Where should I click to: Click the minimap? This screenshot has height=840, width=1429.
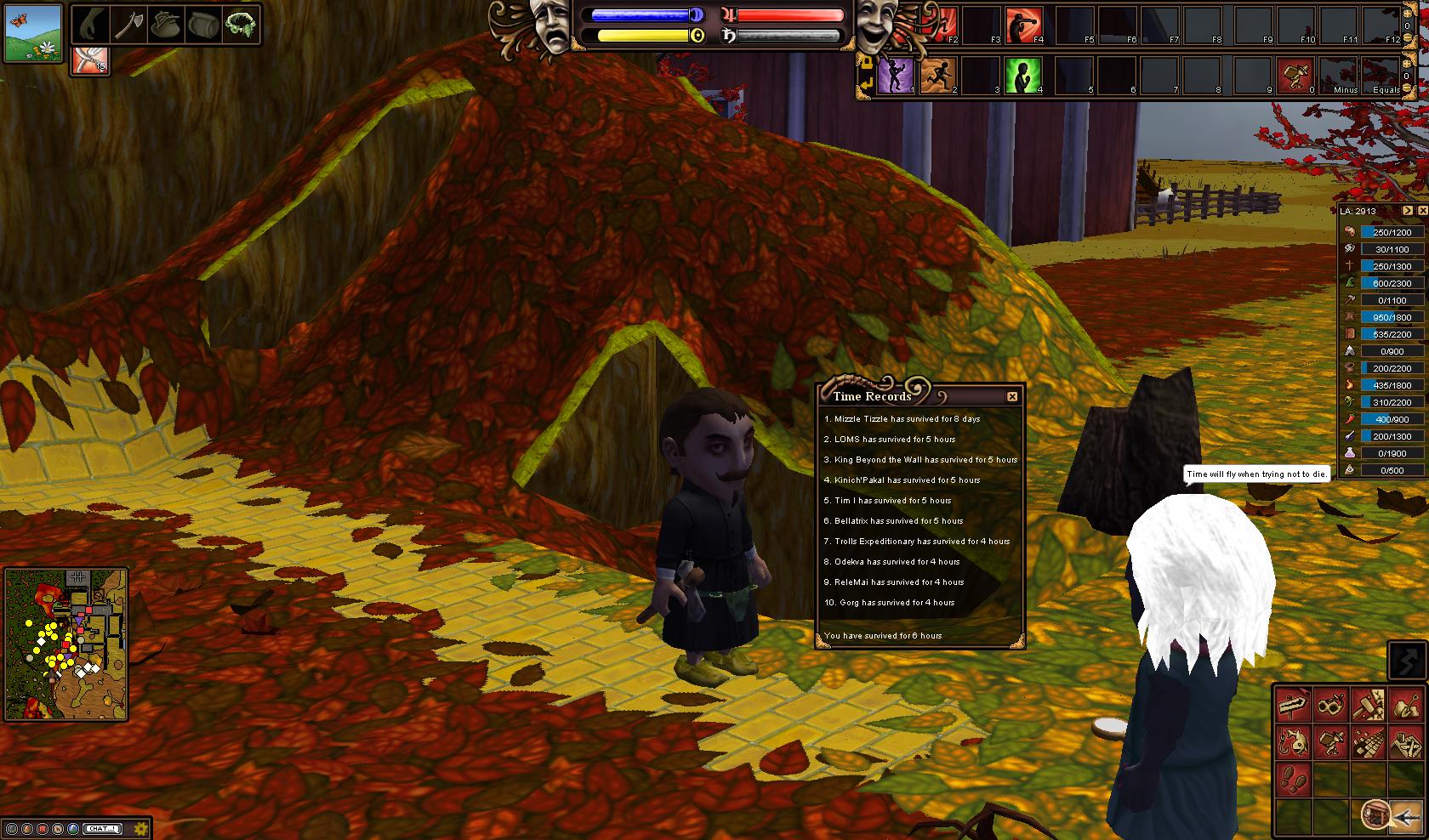(66, 644)
